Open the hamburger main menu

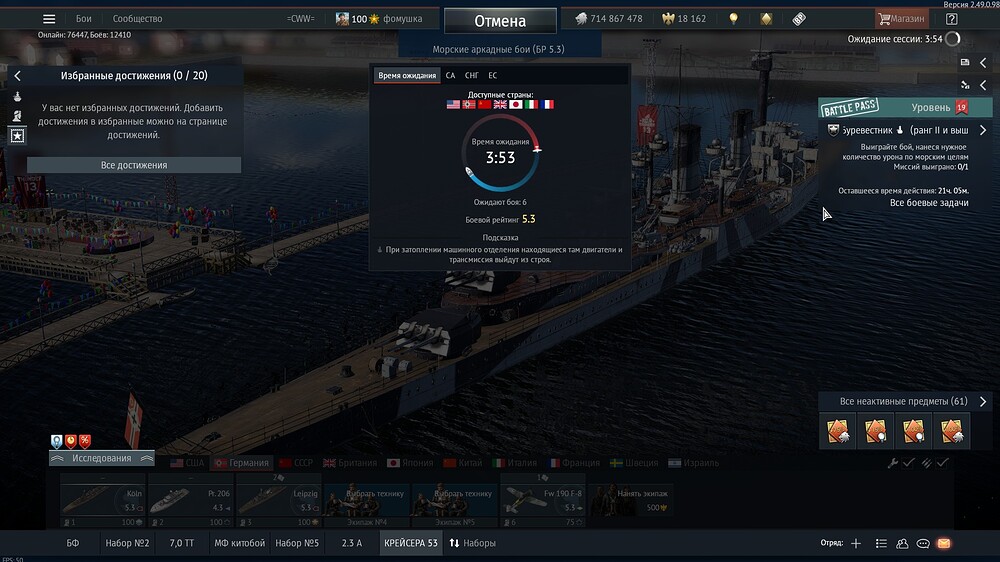(49, 19)
